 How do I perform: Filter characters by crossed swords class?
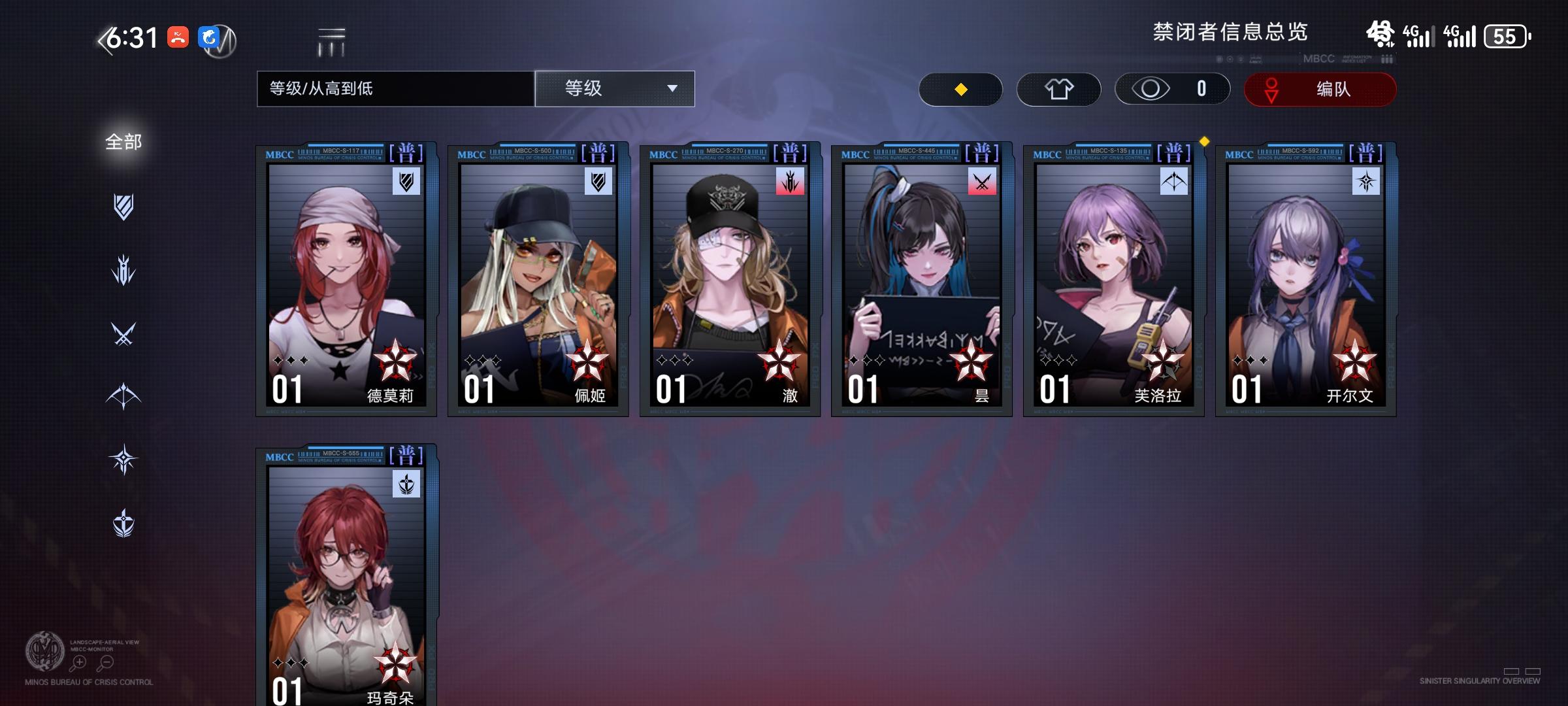[124, 333]
